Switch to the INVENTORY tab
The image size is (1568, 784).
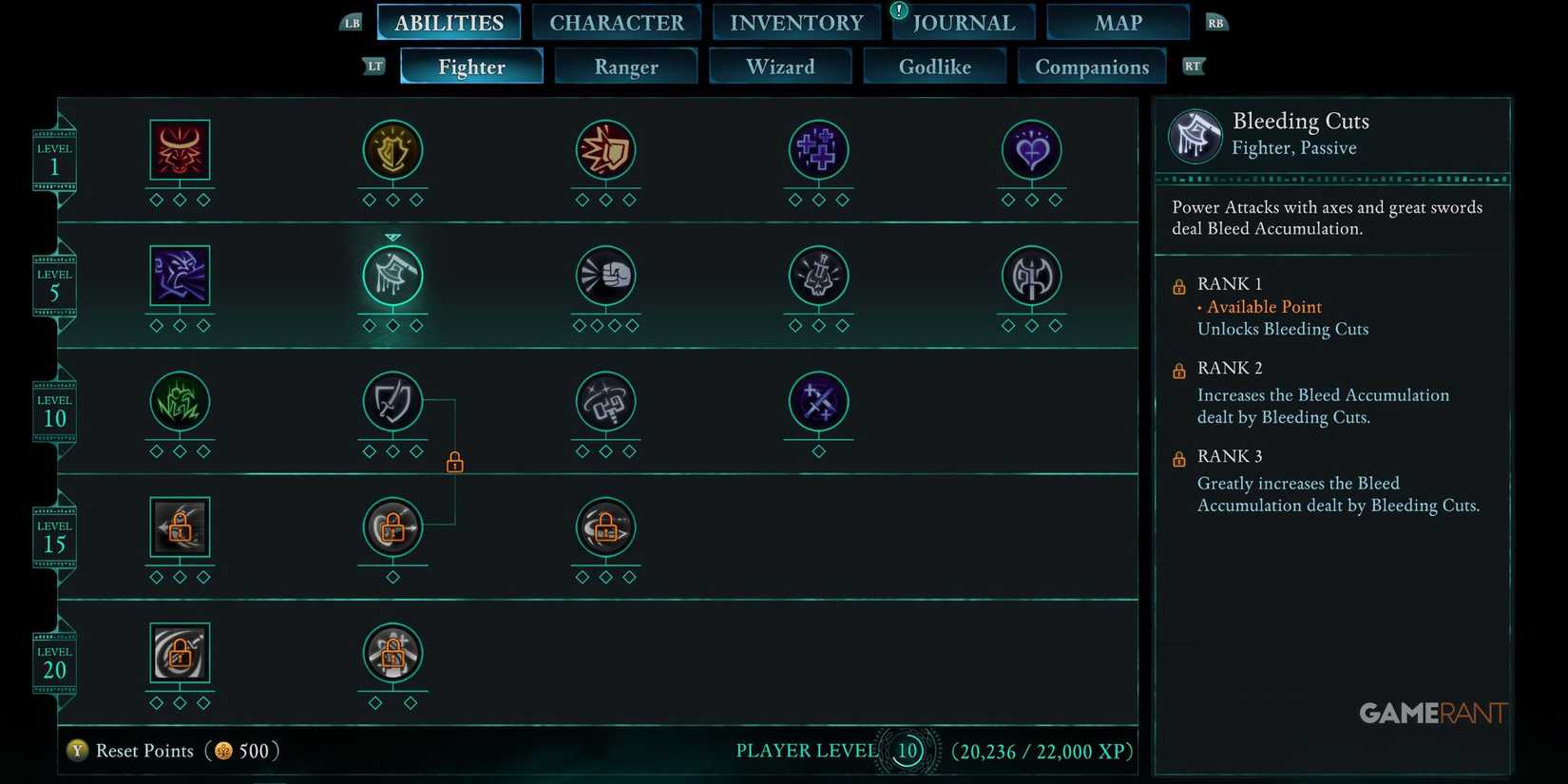tap(795, 22)
